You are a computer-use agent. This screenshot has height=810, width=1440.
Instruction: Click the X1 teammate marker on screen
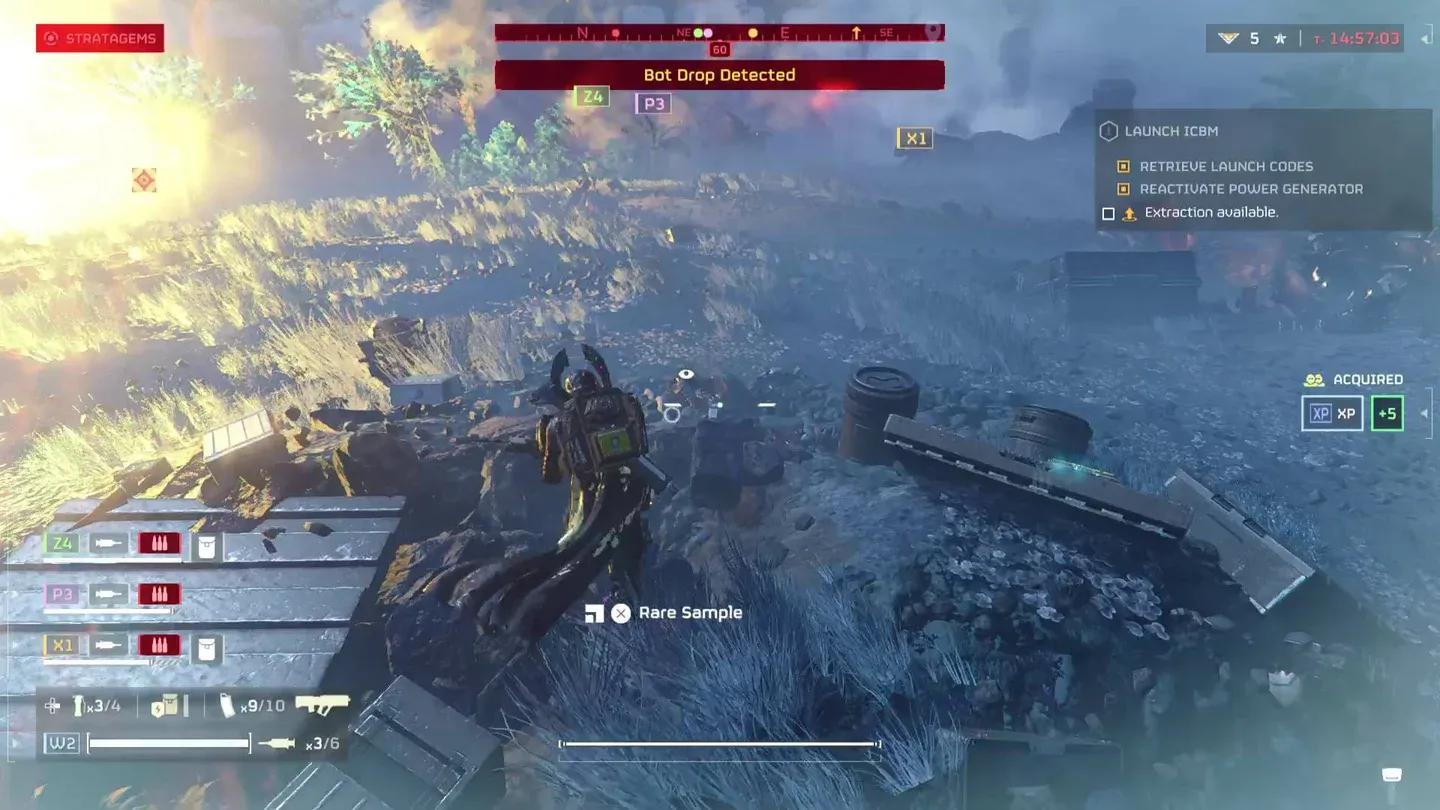(915, 139)
